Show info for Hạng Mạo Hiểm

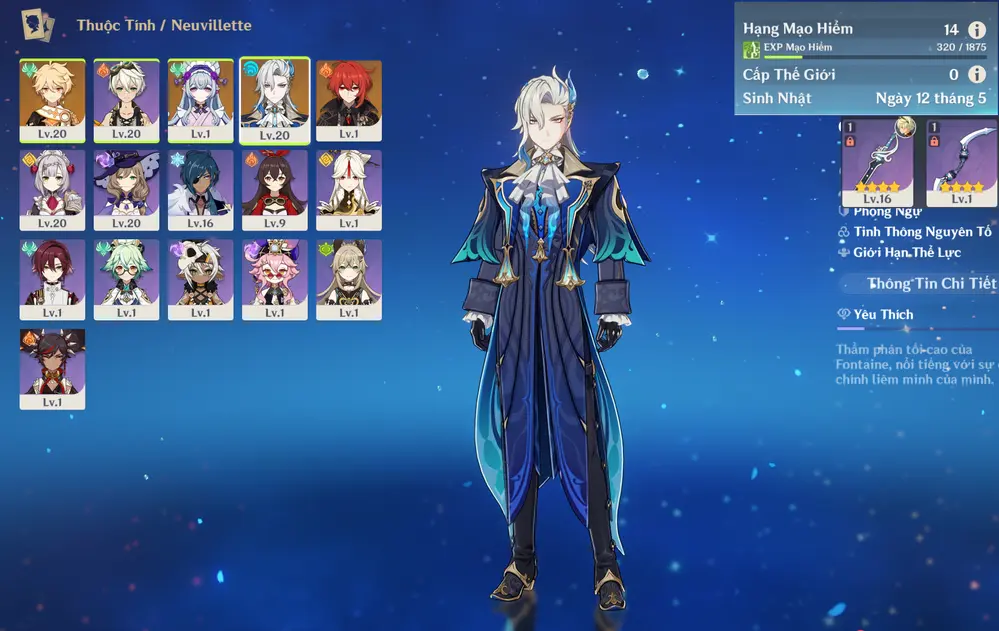(977, 30)
